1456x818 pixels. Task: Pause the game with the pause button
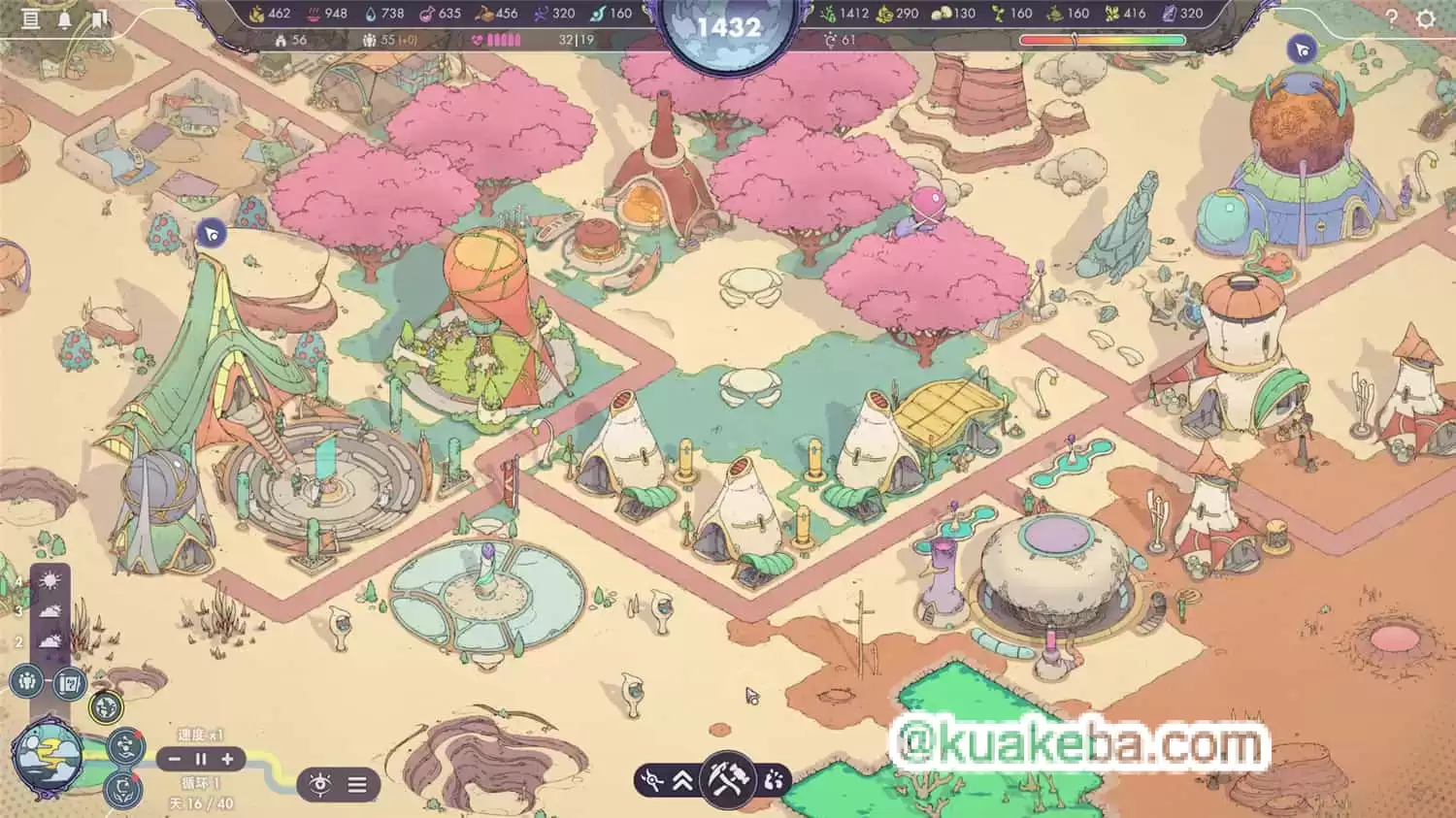click(202, 759)
